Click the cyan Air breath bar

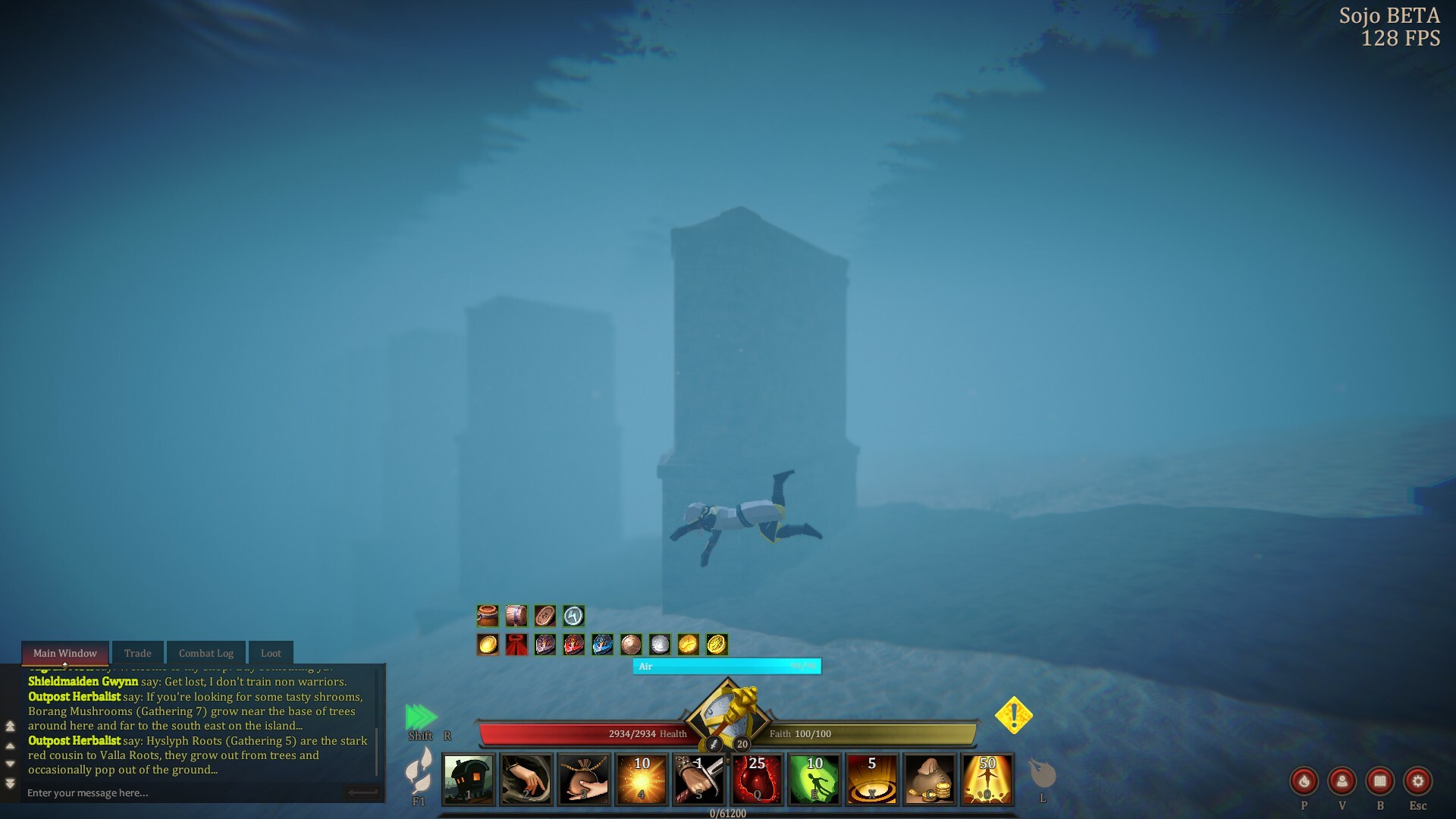(726, 667)
